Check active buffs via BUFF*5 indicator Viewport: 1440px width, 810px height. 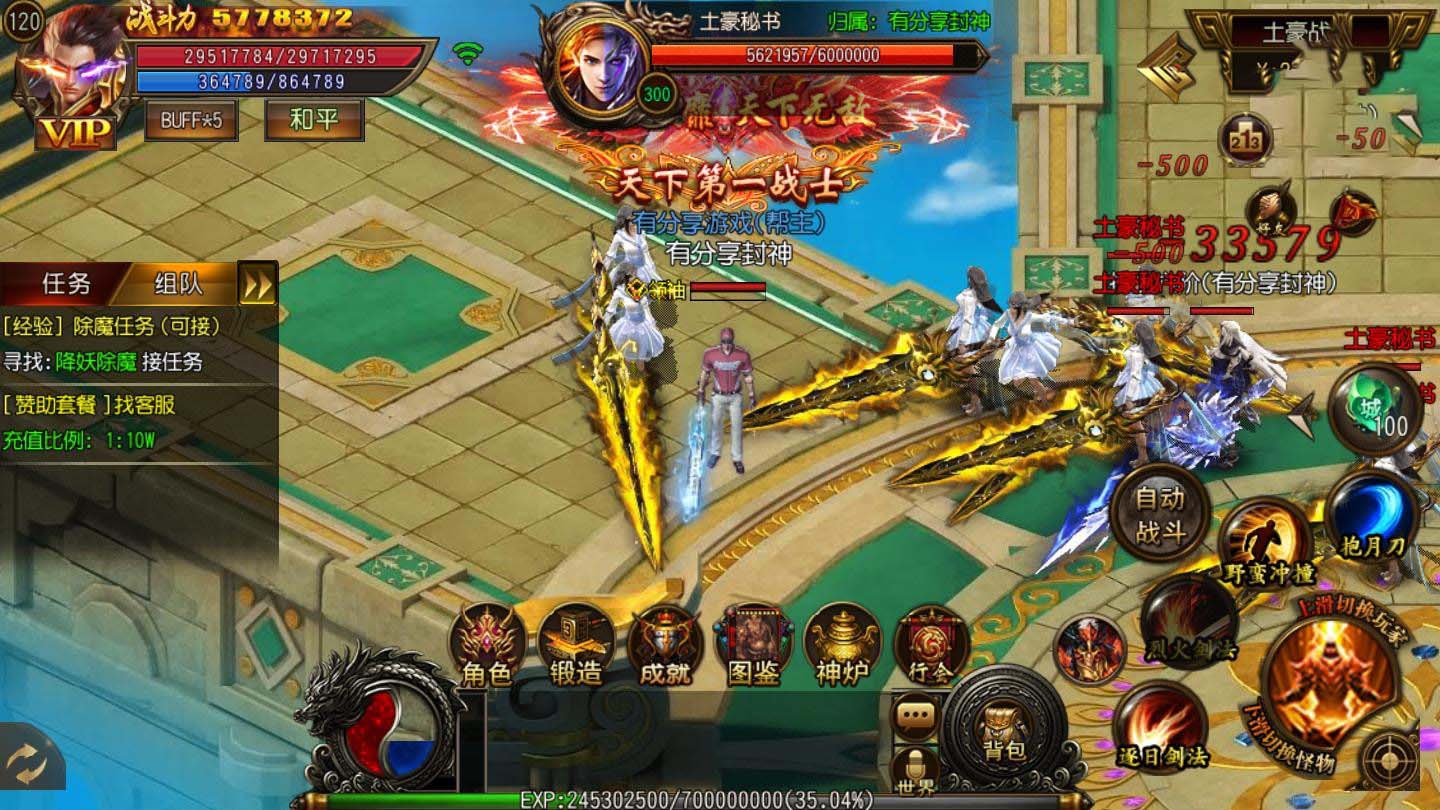[190, 125]
